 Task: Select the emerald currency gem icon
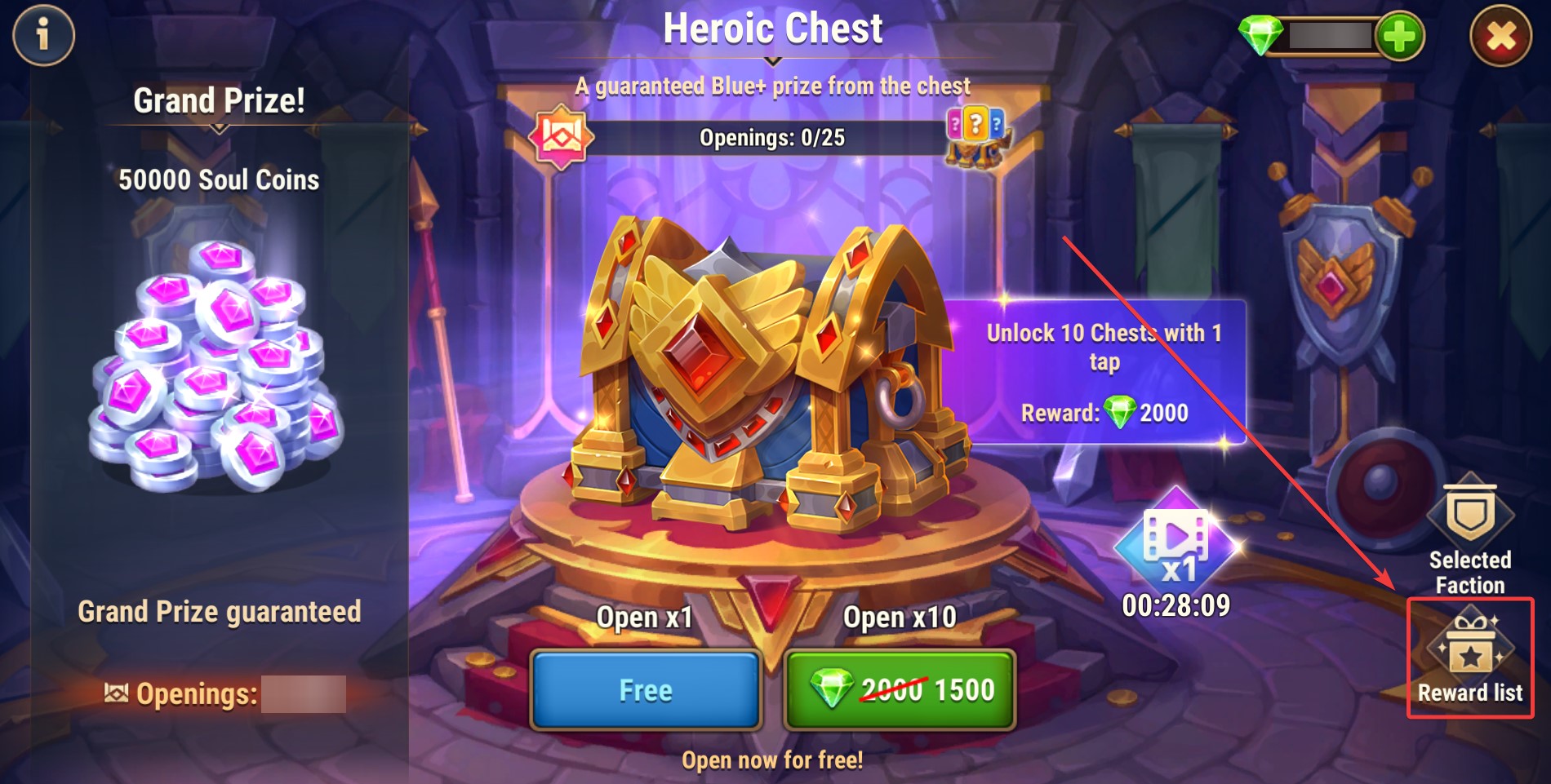point(1261,36)
